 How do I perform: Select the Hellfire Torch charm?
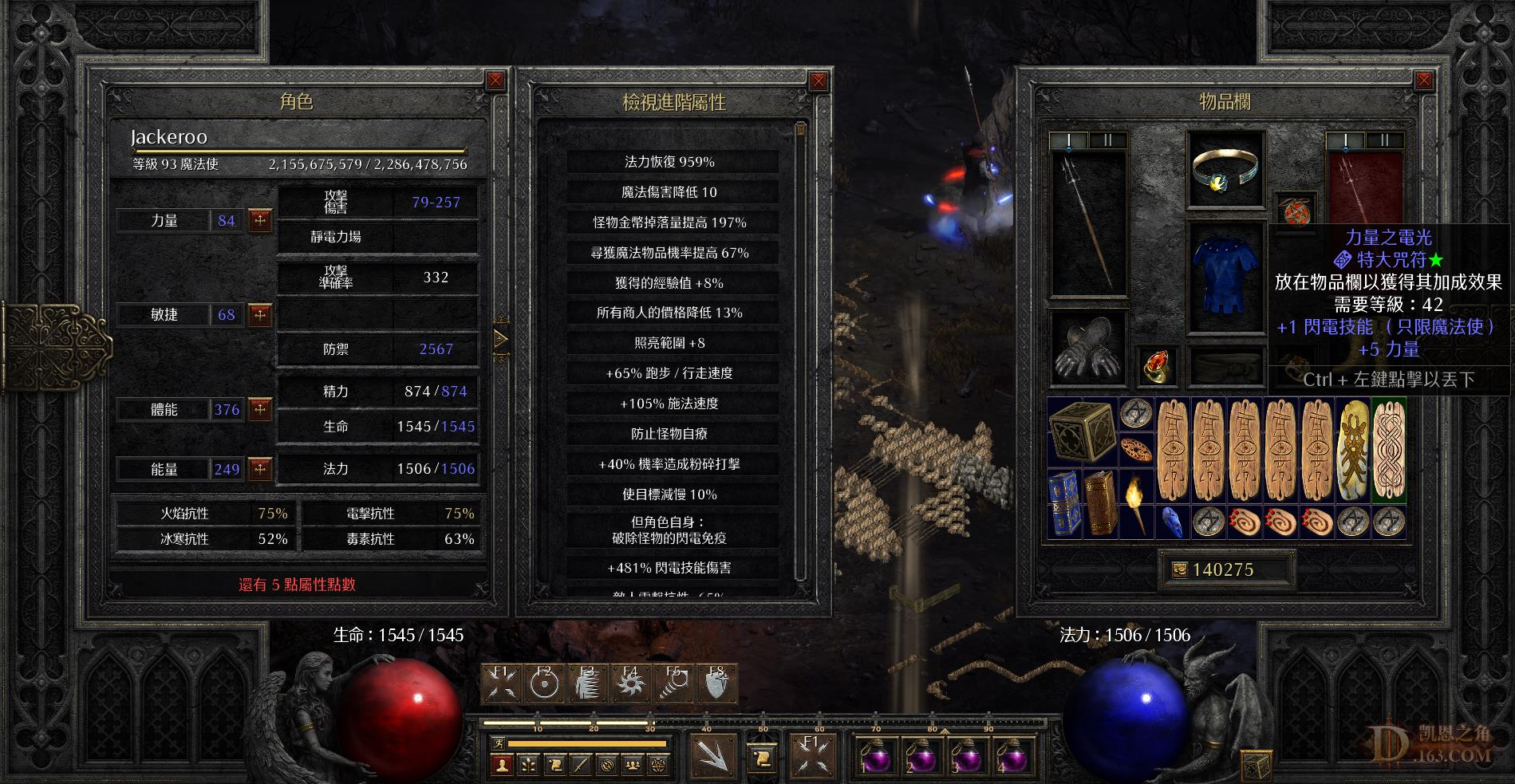(x=1135, y=503)
